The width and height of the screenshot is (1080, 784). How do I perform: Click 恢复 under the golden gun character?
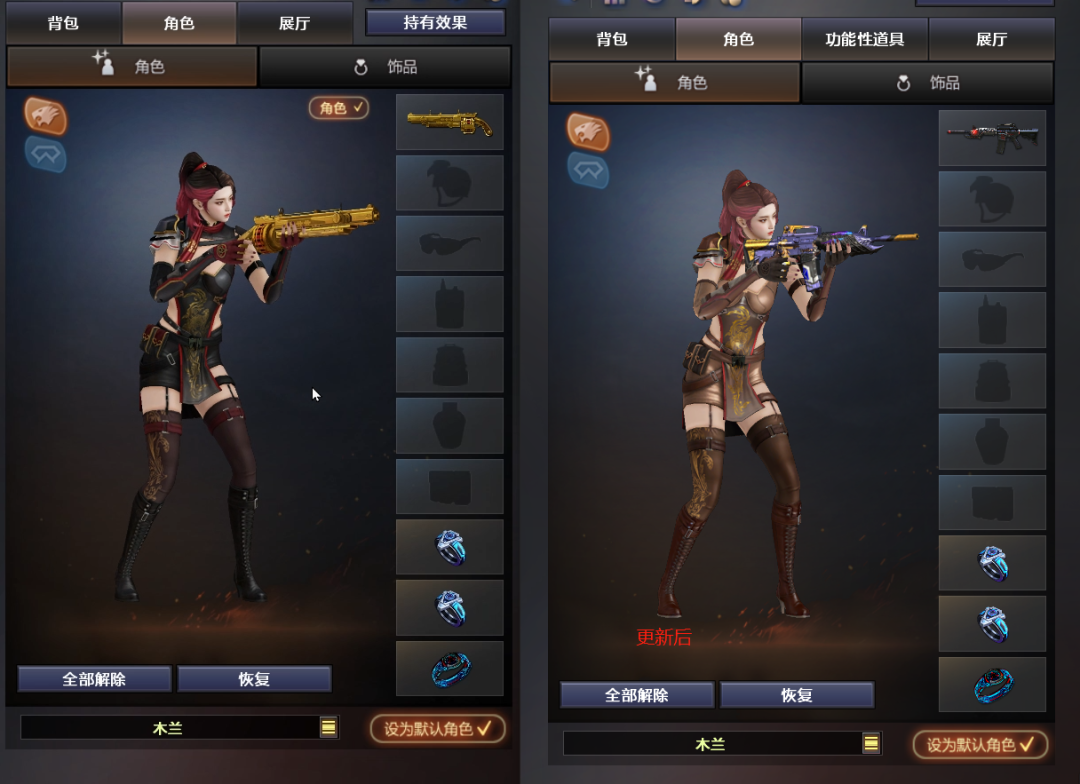point(254,679)
